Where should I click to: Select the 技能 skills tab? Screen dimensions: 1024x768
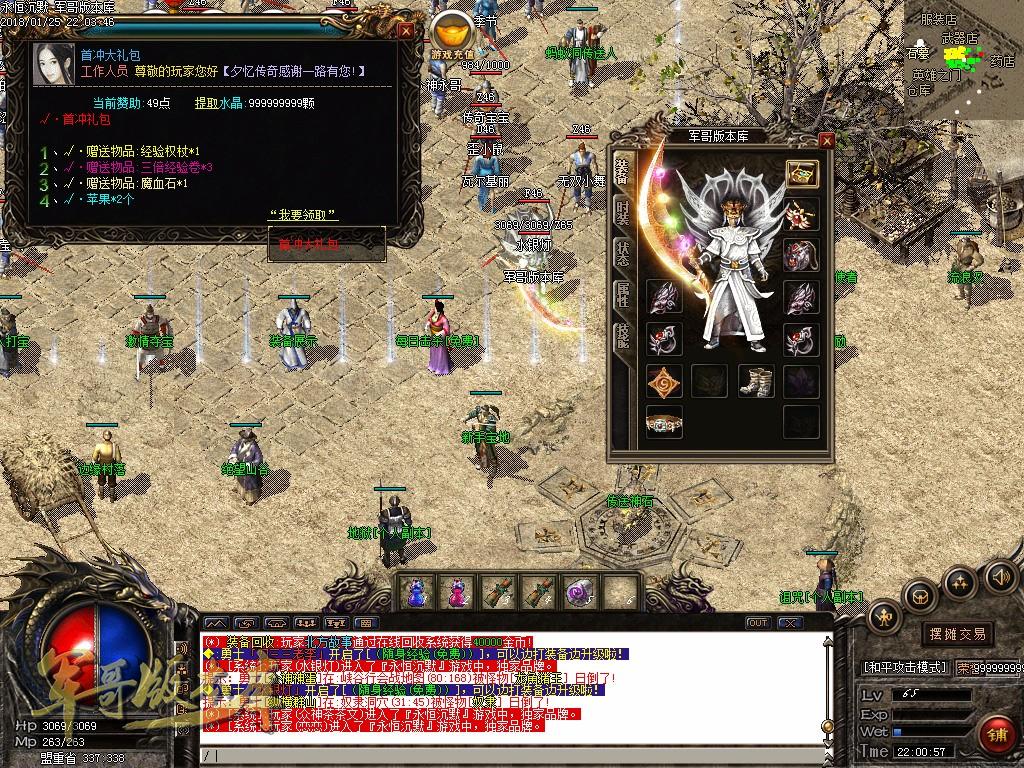coord(621,336)
